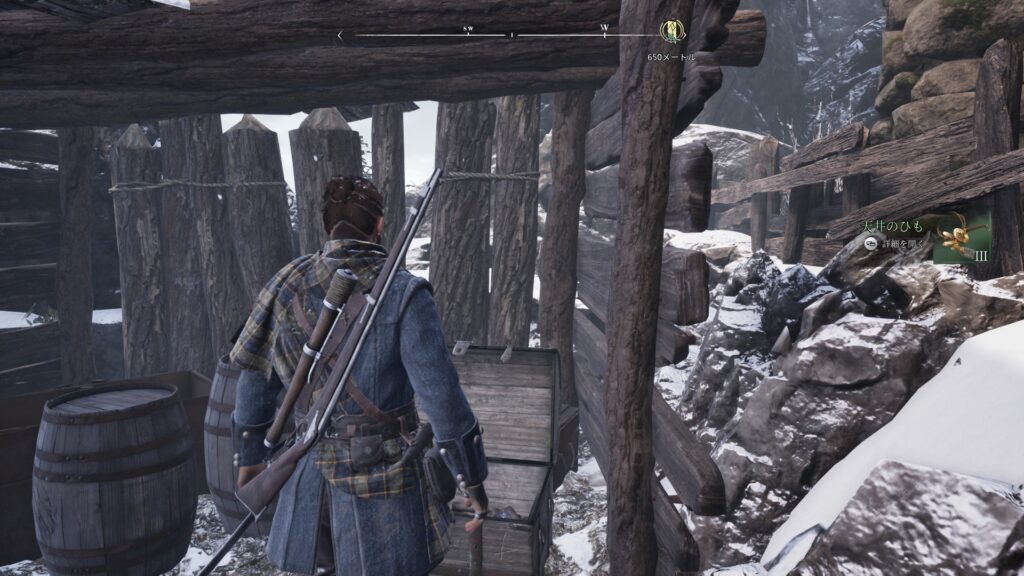The height and width of the screenshot is (576, 1024).
Task: Select the green item icon marked III
Action: point(961,237)
